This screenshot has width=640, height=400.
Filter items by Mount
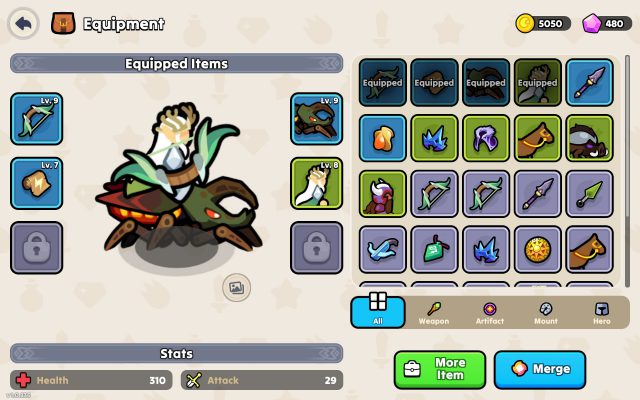click(545, 312)
